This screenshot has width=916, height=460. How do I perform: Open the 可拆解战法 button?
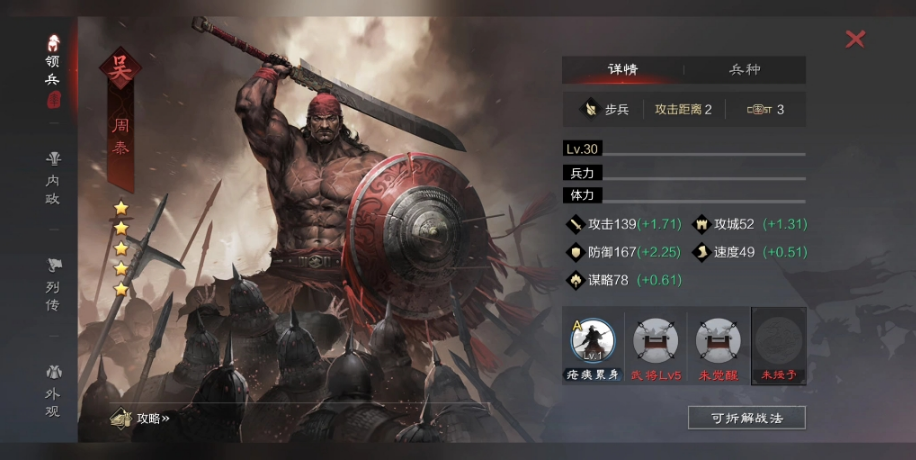pos(746,417)
